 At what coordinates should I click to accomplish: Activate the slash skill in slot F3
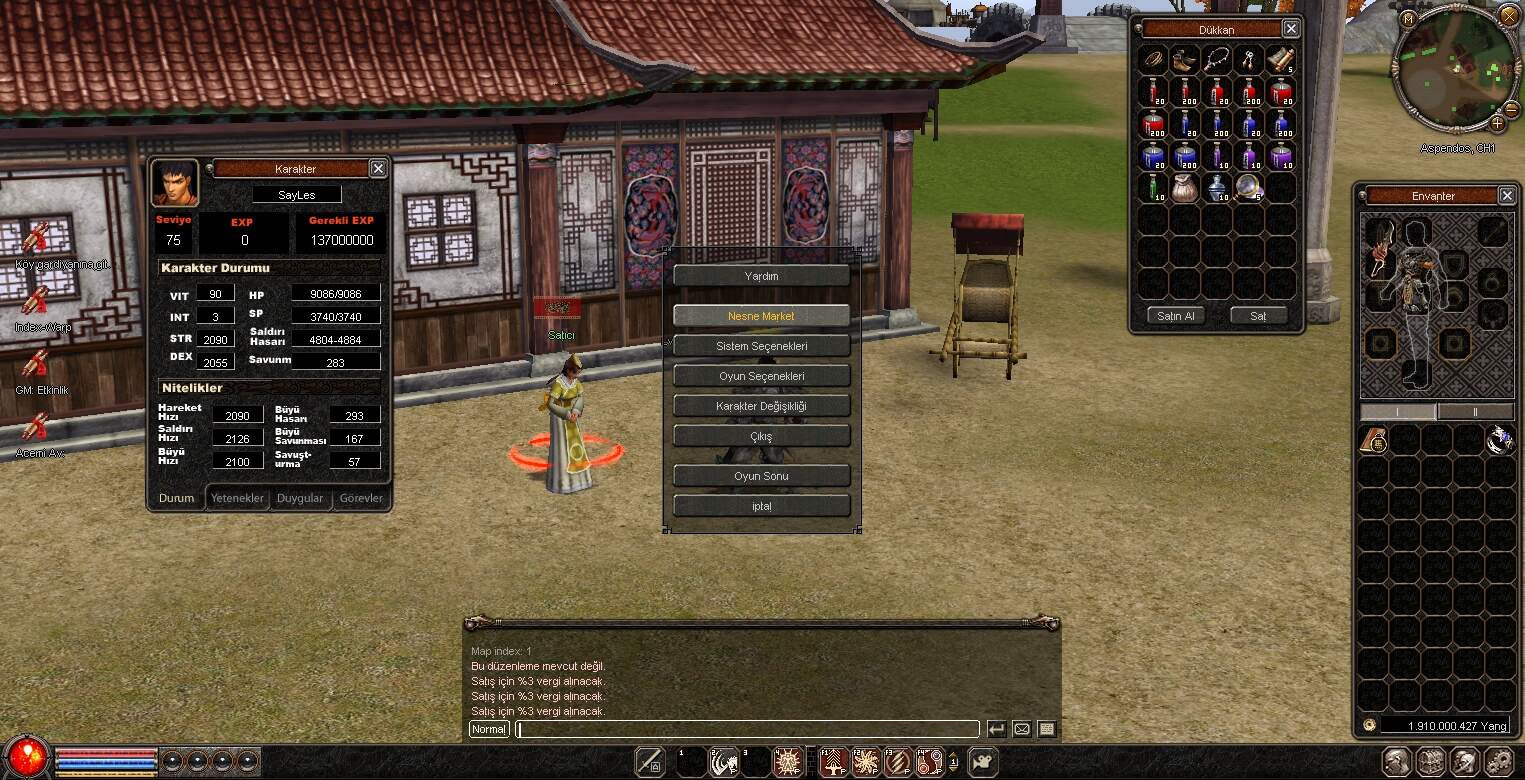point(899,762)
